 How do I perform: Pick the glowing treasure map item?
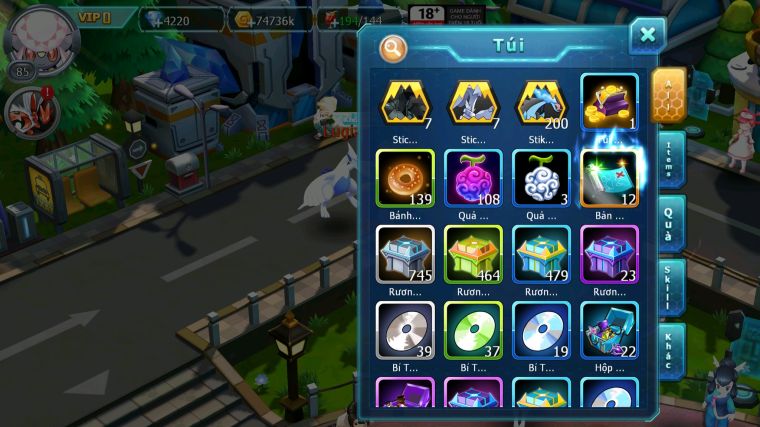point(610,180)
